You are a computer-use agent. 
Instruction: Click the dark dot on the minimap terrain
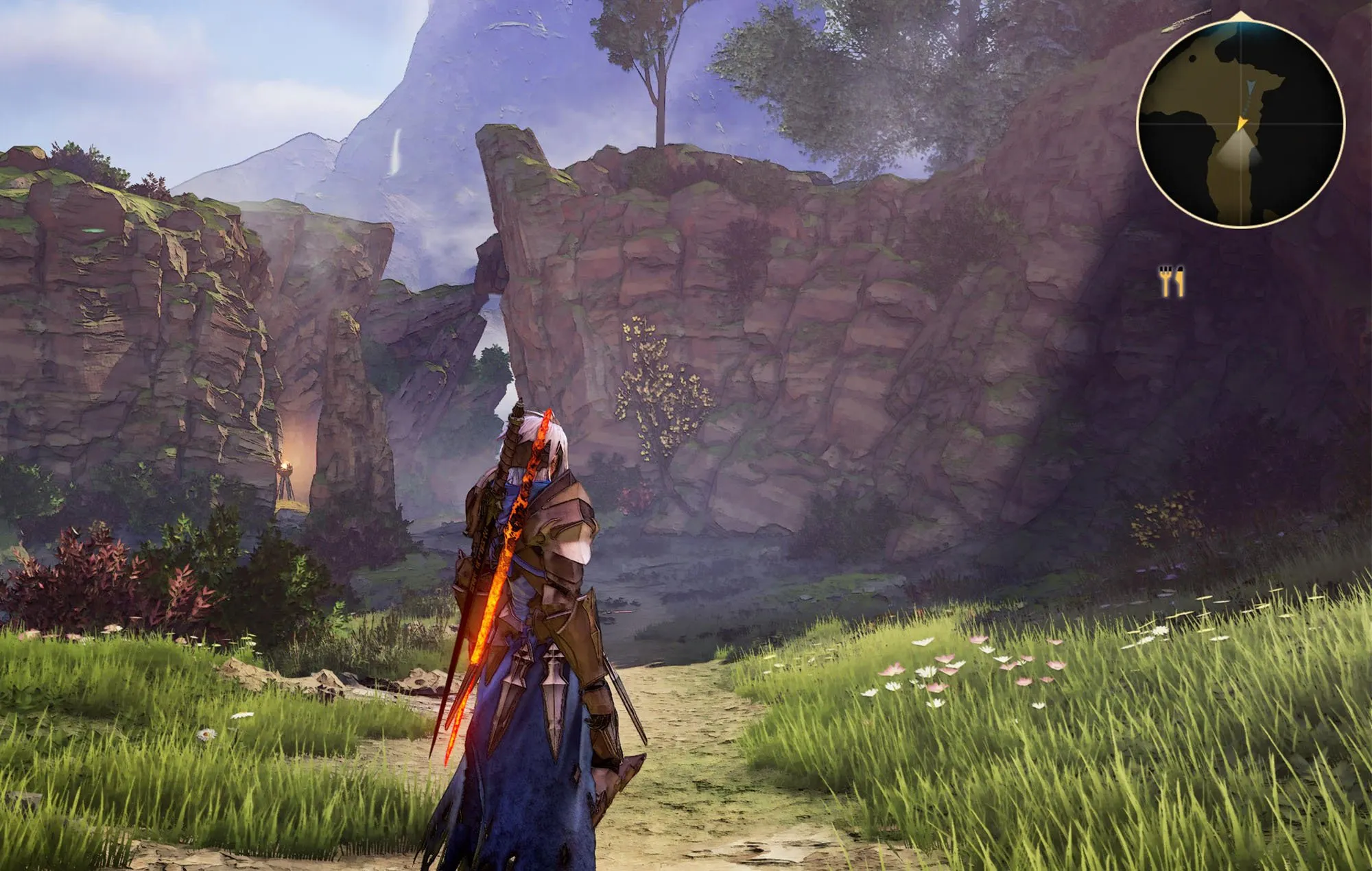1194,56
